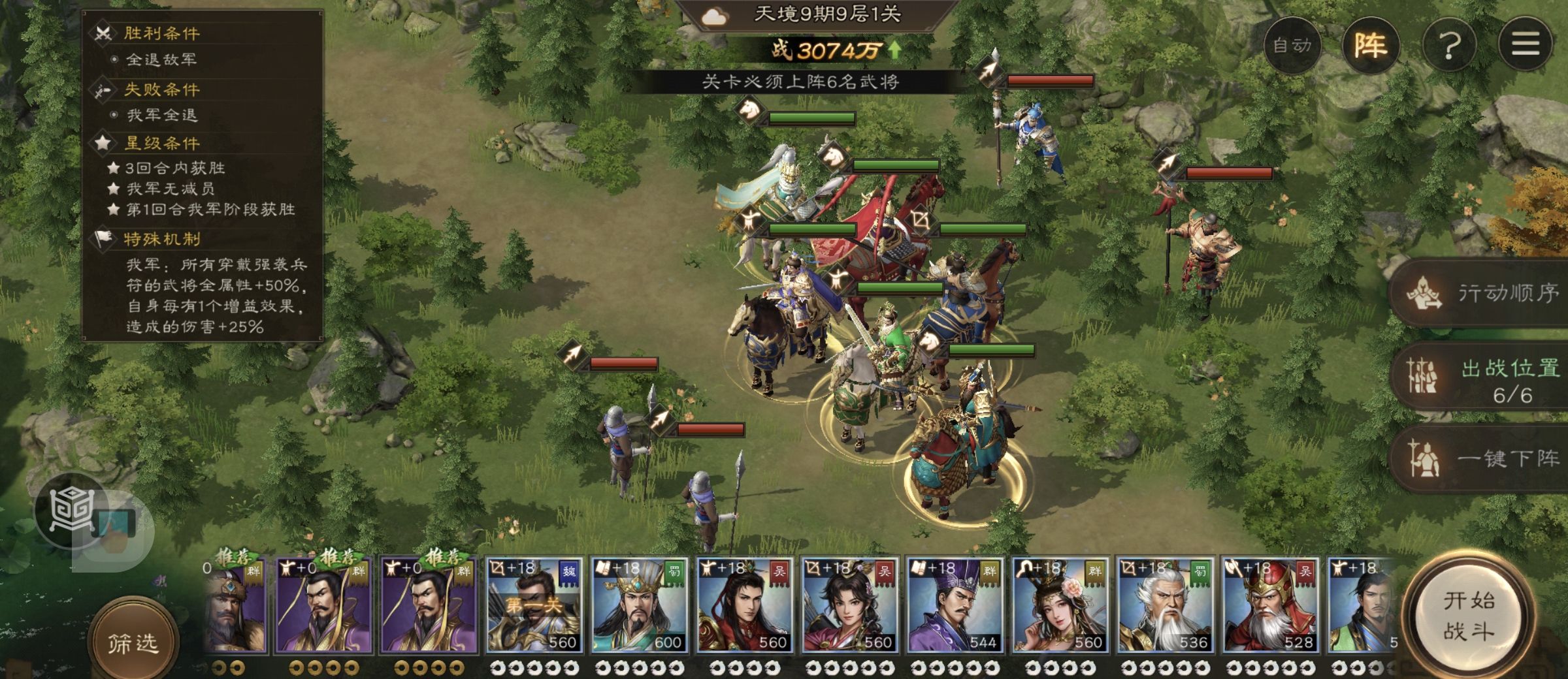Choose the flower-haired lady card

[x=1060, y=605]
